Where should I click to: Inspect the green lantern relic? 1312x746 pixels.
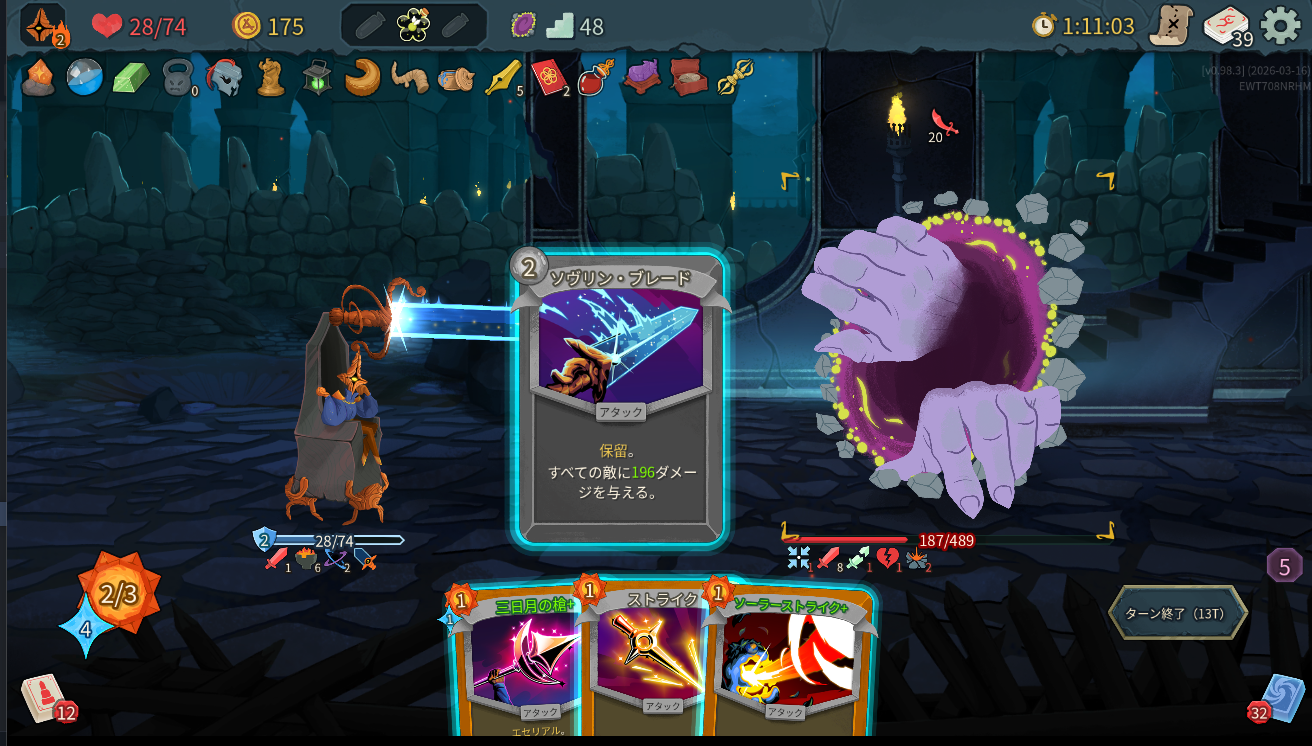[x=317, y=77]
